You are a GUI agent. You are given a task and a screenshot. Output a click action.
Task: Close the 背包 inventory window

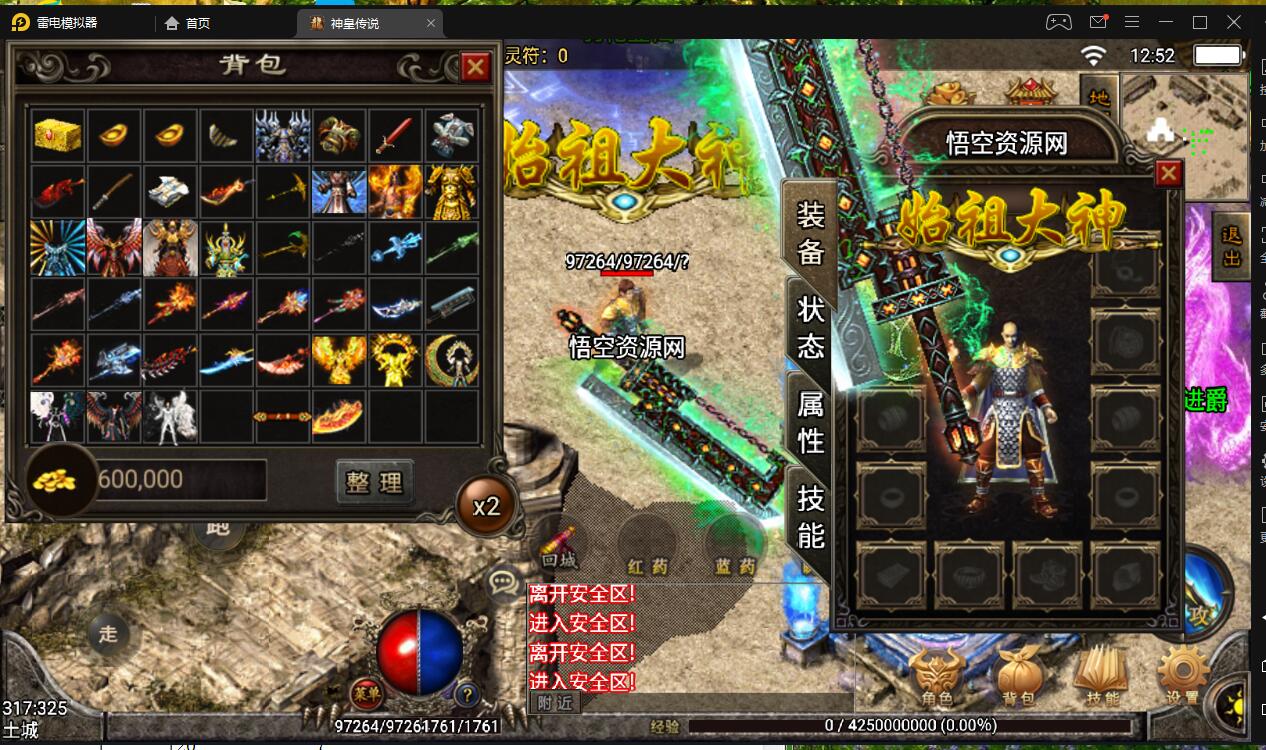coord(475,67)
